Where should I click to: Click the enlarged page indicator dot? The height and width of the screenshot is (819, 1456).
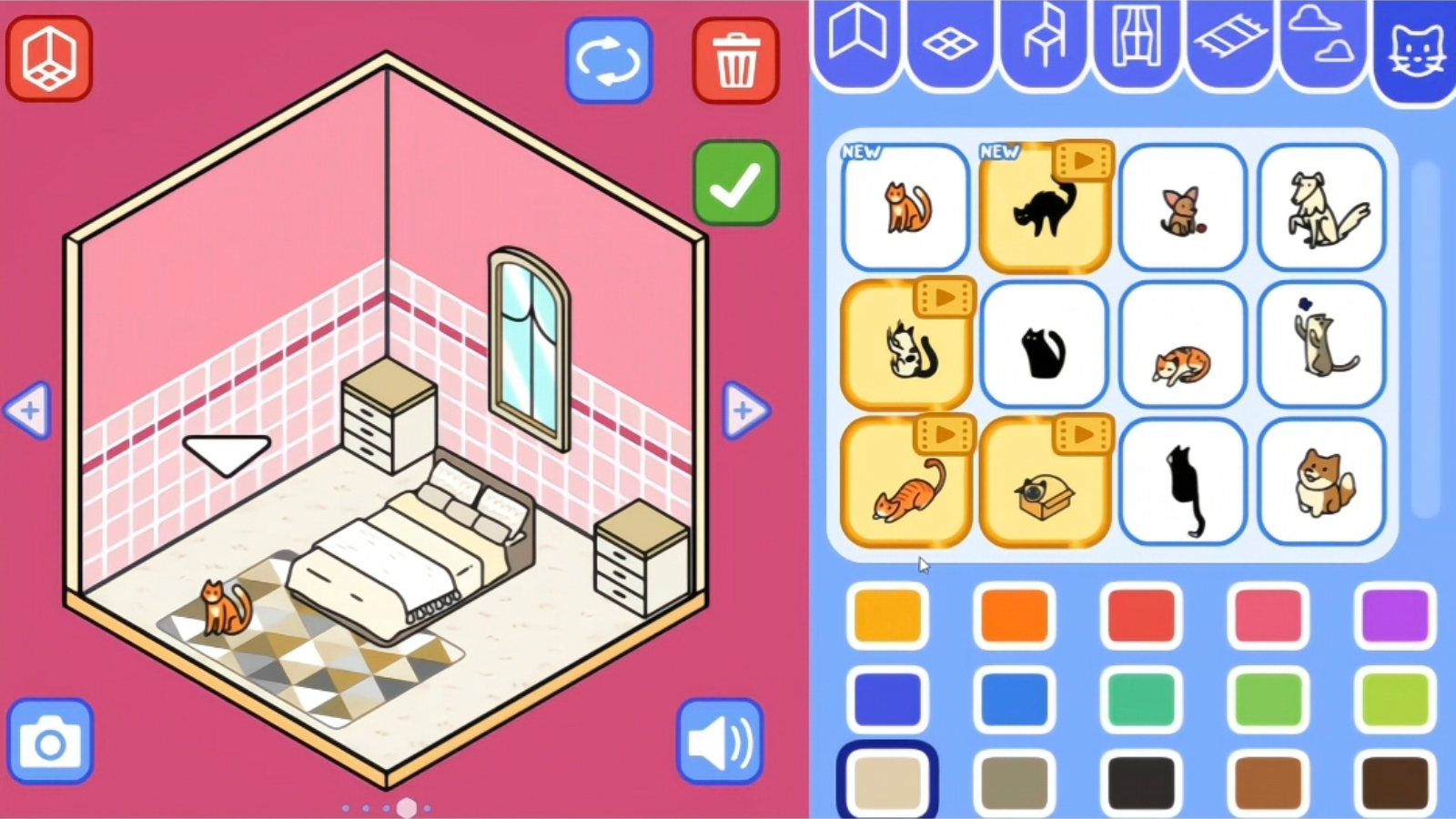(407, 806)
